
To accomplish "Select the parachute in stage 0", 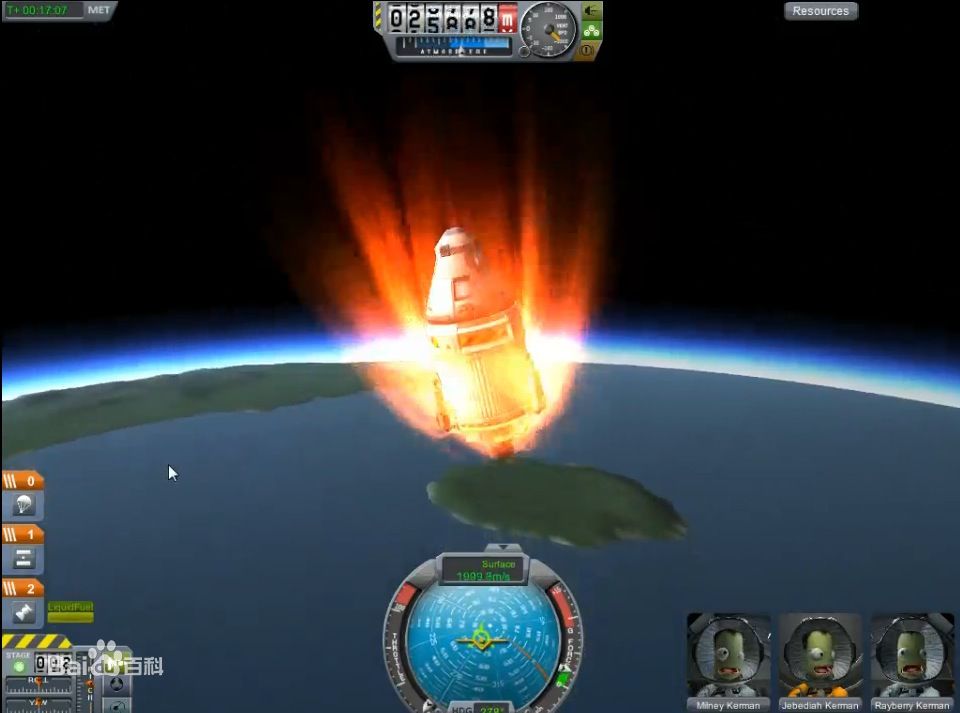I will 24,505.
